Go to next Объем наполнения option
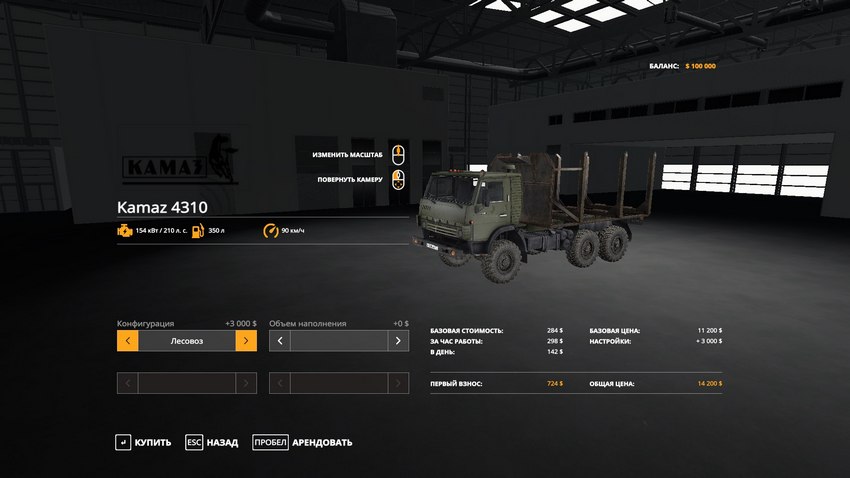 tap(398, 341)
